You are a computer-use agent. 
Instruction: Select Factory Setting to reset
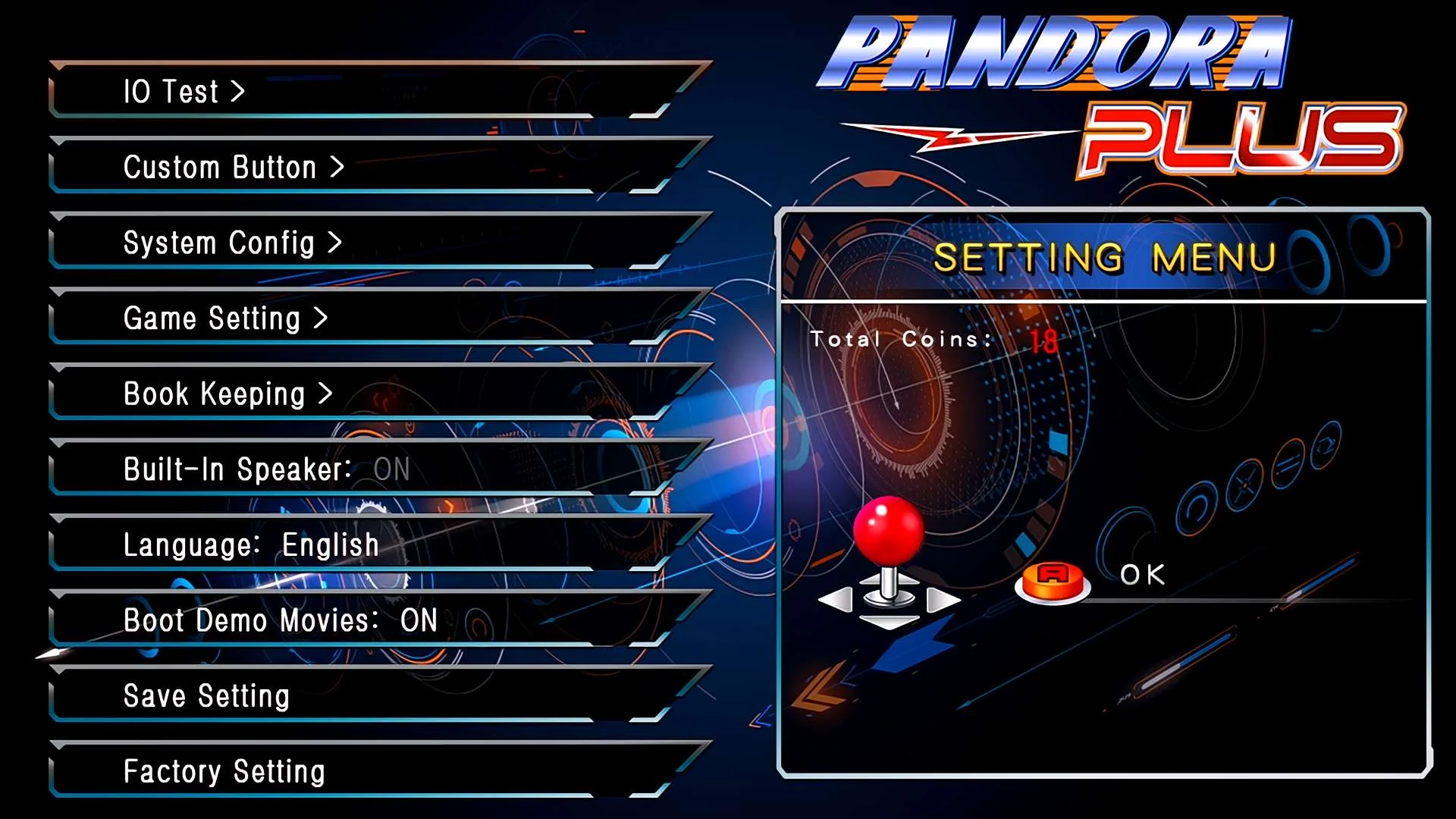coord(224,772)
